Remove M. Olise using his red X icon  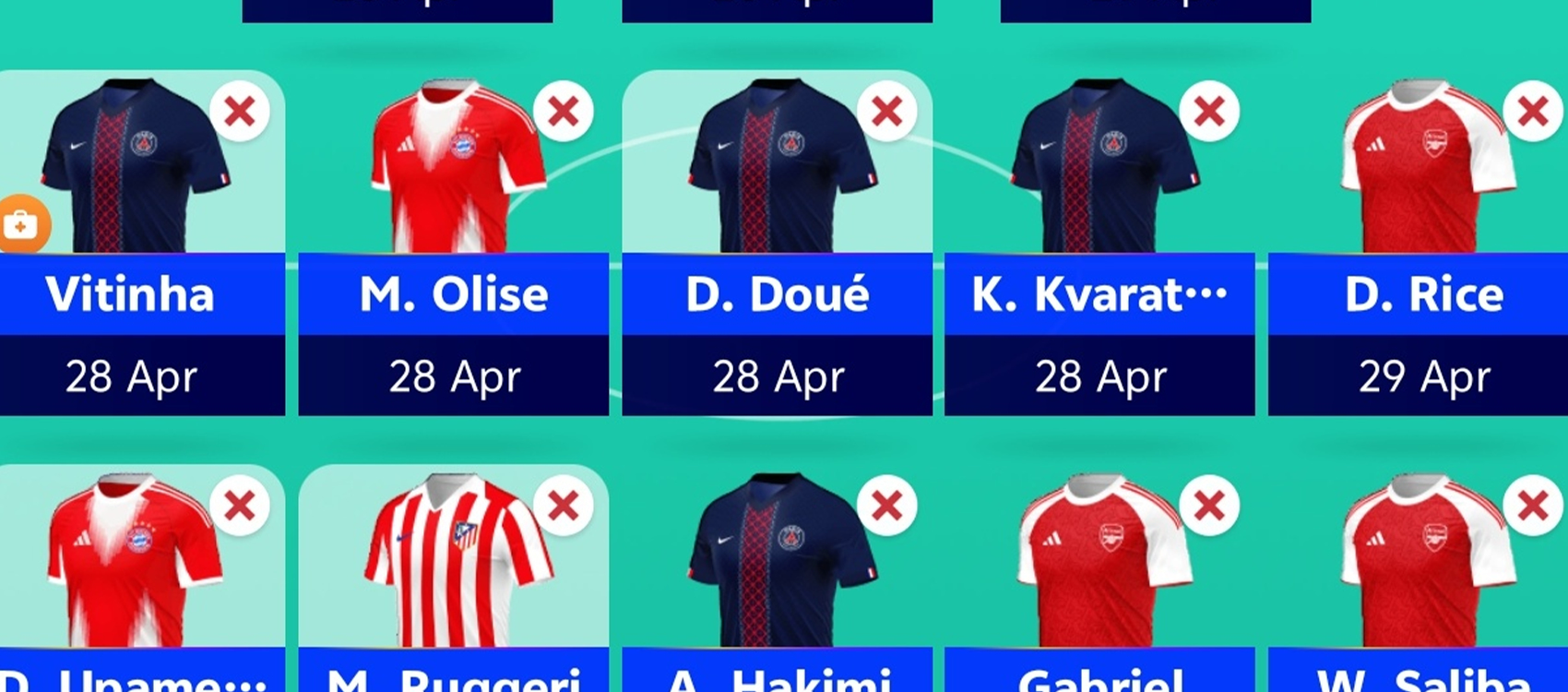pos(563,113)
